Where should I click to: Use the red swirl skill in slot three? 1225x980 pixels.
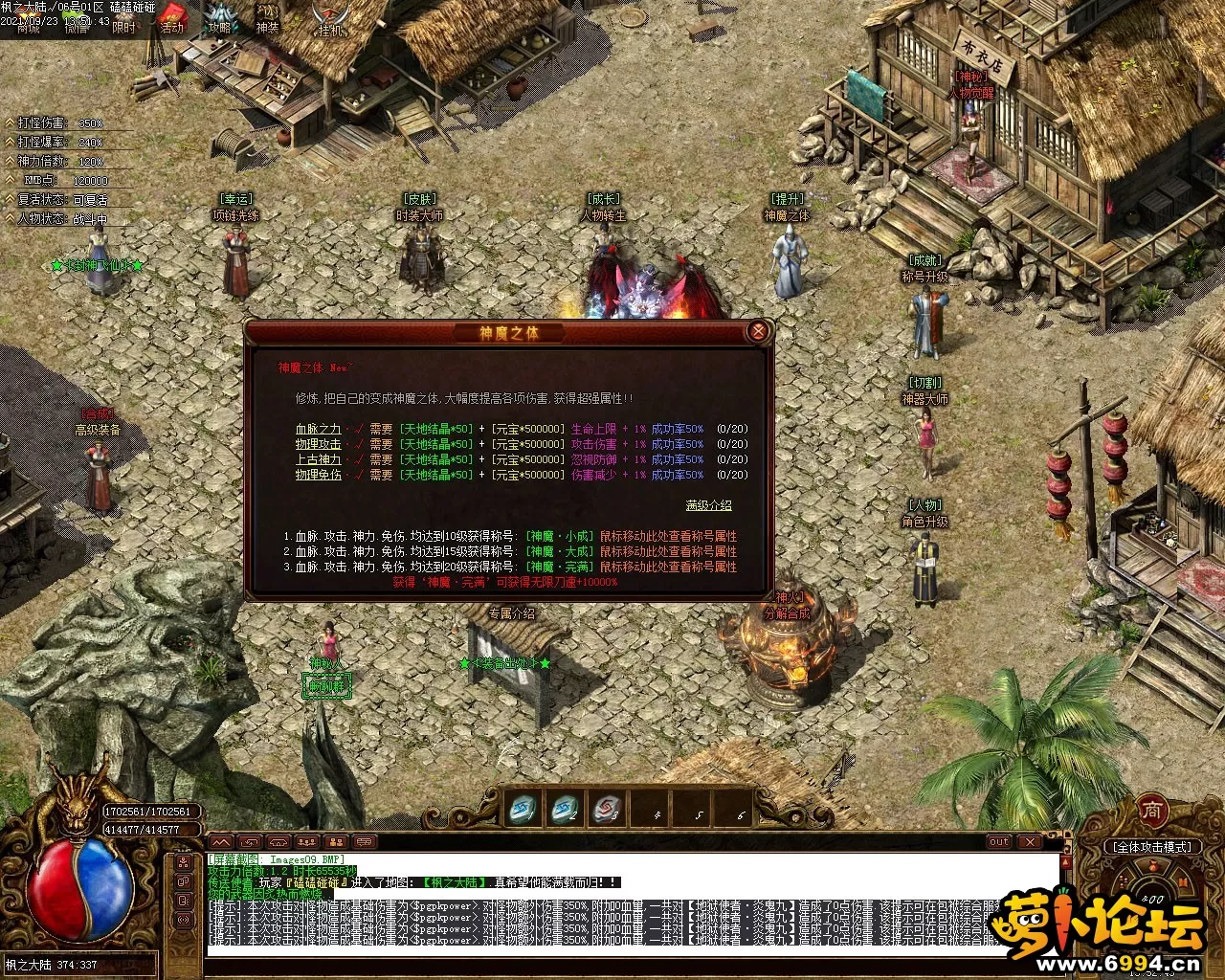(607, 809)
